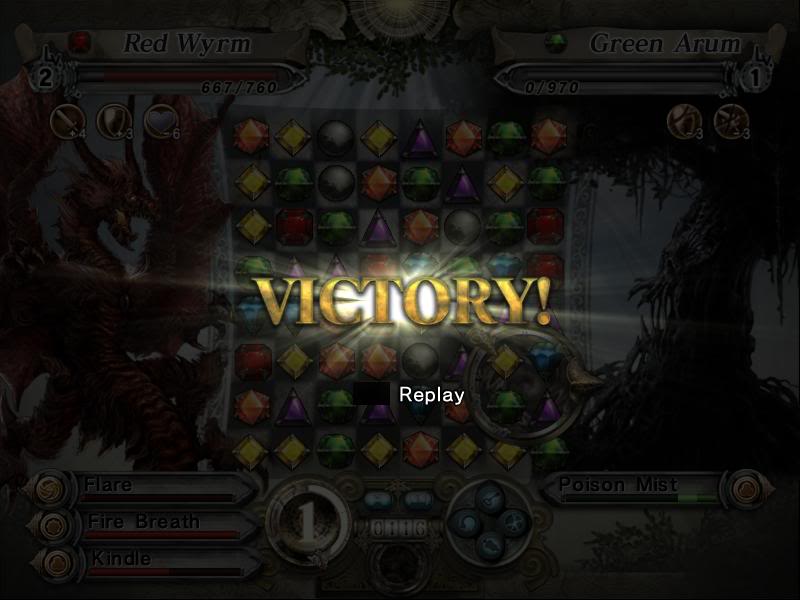Click the heart -6 status icon
The width and height of the screenshot is (800, 600).
point(158,120)
